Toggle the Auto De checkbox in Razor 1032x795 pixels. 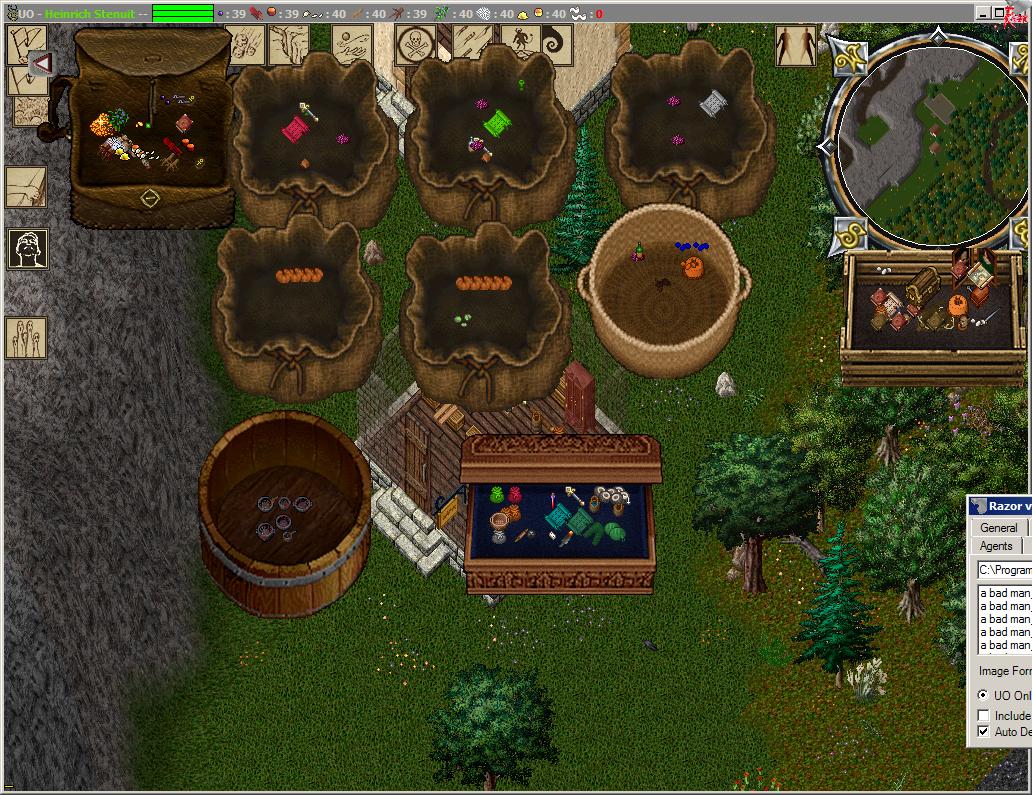(x=984, y=731)
